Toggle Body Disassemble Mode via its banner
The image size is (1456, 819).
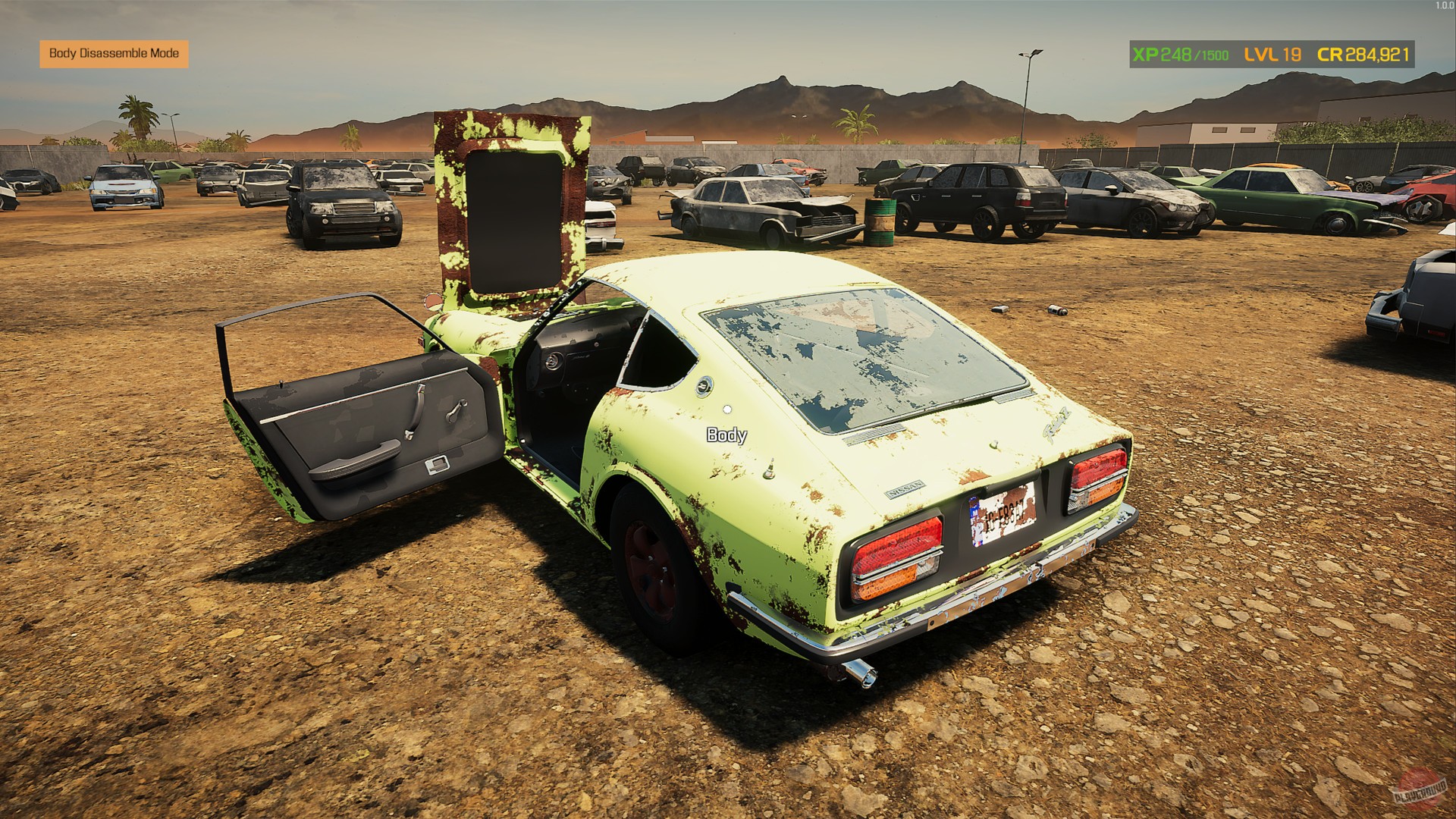[x=115, y=54]
